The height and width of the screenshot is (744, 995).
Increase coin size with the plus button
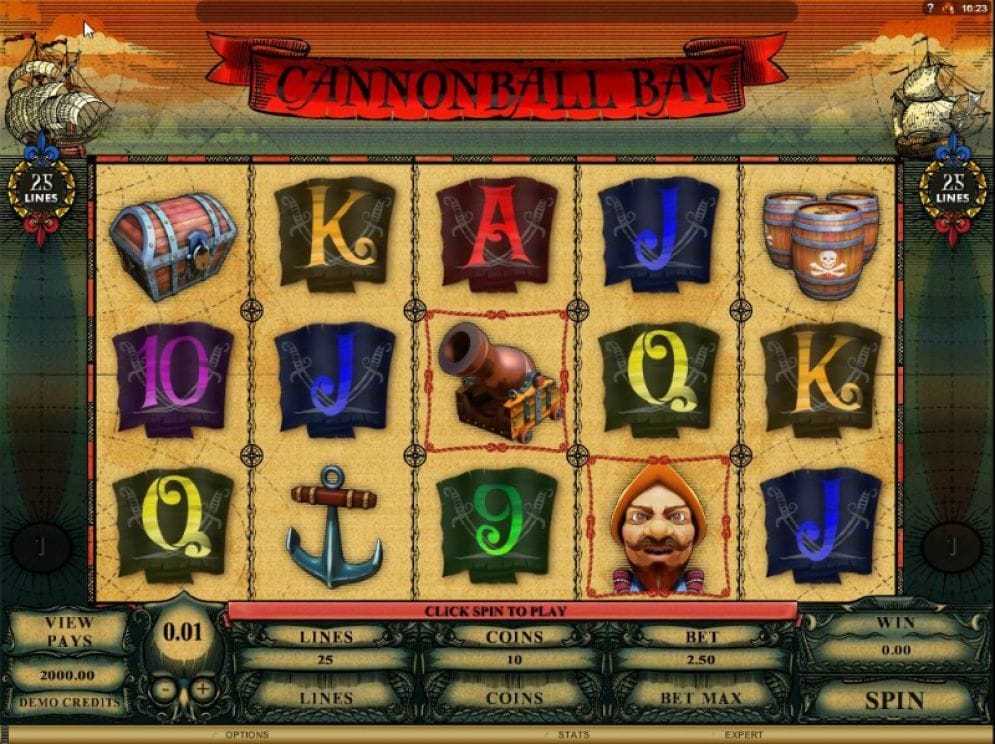tap(203, 689)
